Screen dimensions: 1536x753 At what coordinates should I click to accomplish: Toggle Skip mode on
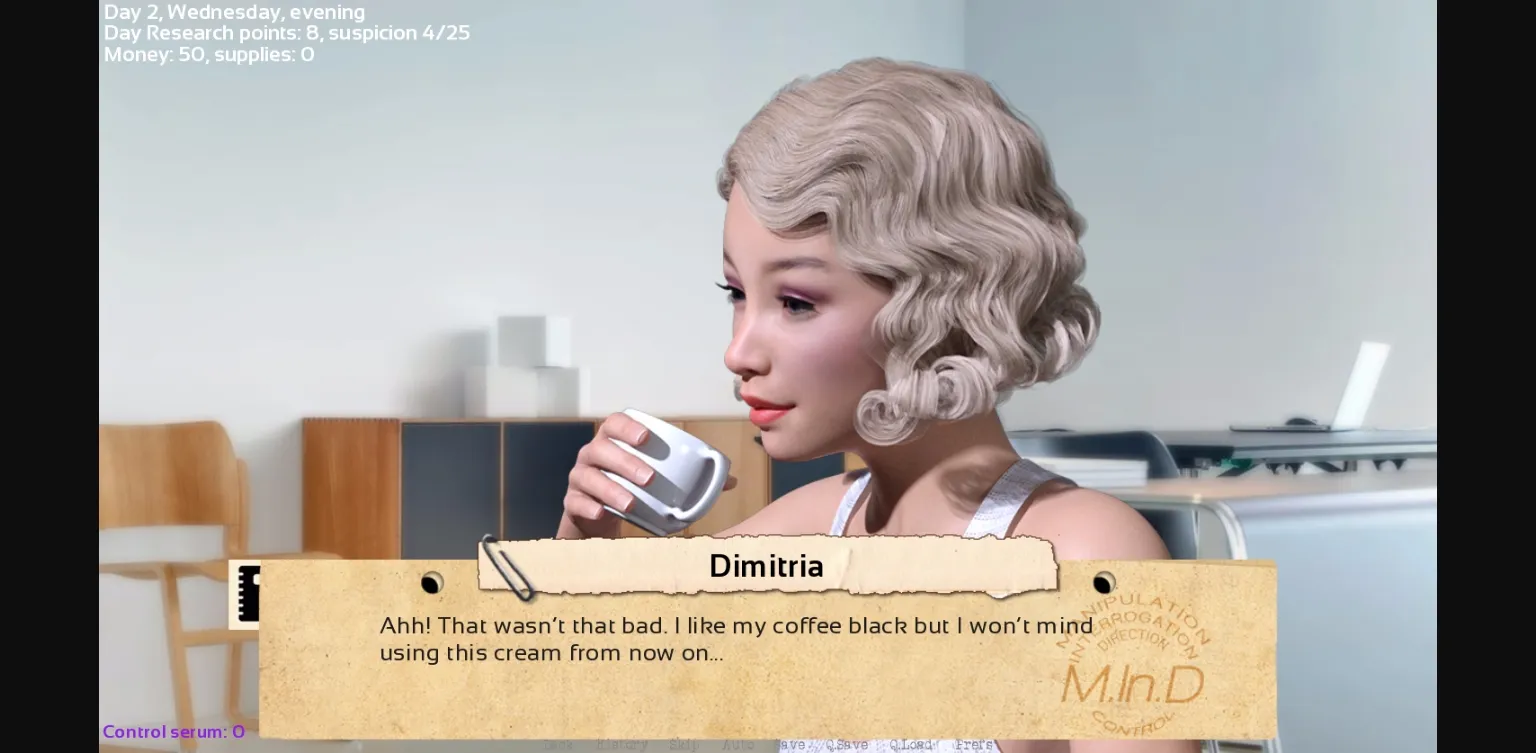click(x=681, y=745)
